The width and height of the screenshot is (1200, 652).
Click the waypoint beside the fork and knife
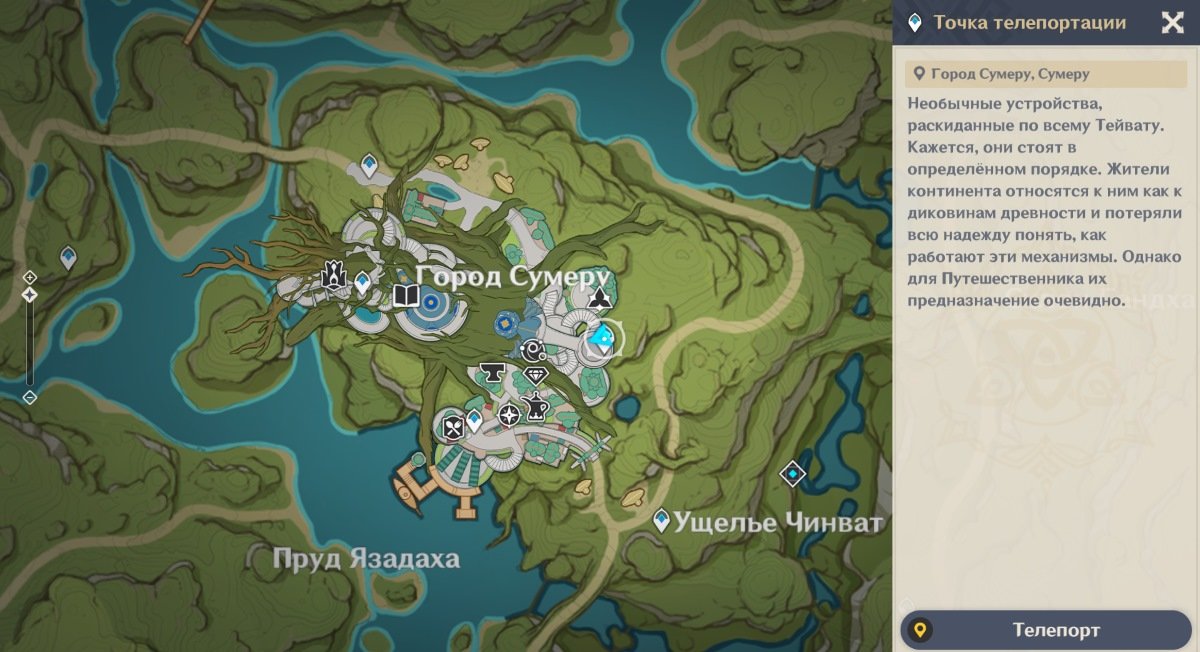coord(474,421)
